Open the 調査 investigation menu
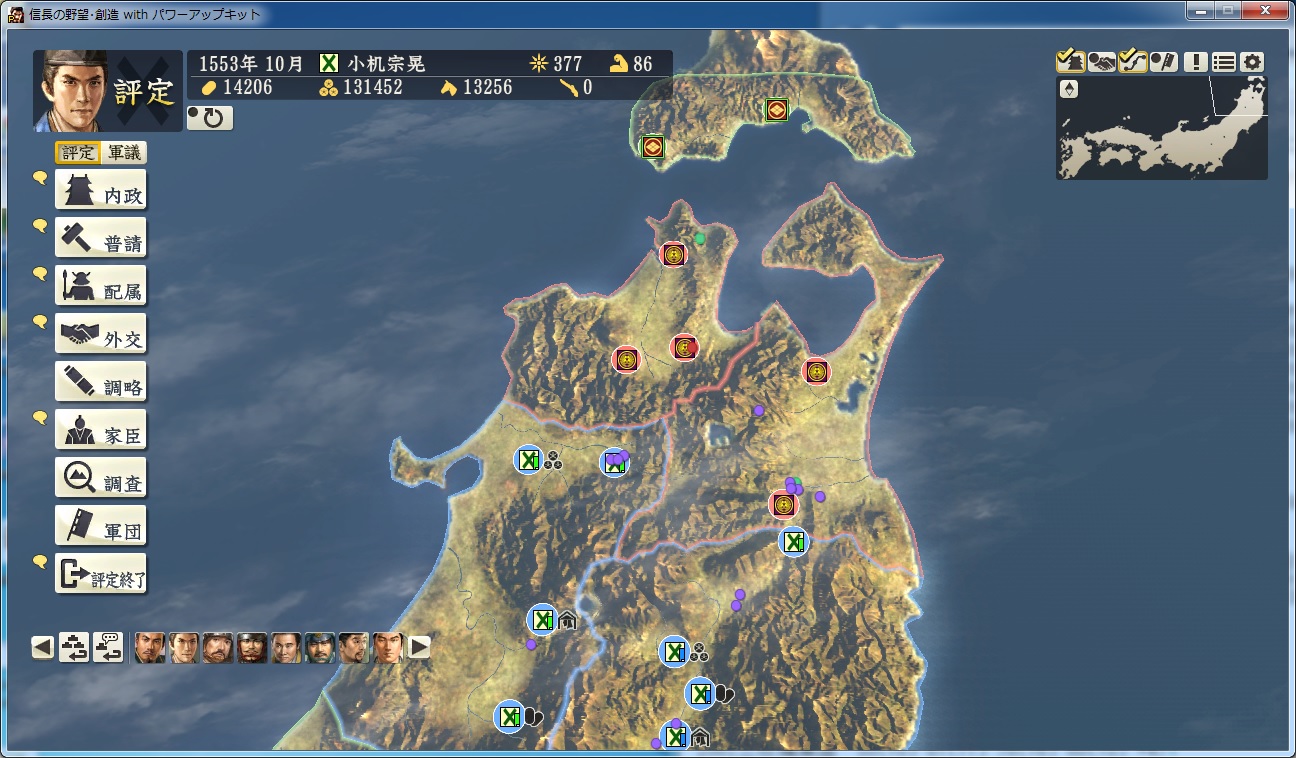This screenshot has width=1296, height=758. 100,479
